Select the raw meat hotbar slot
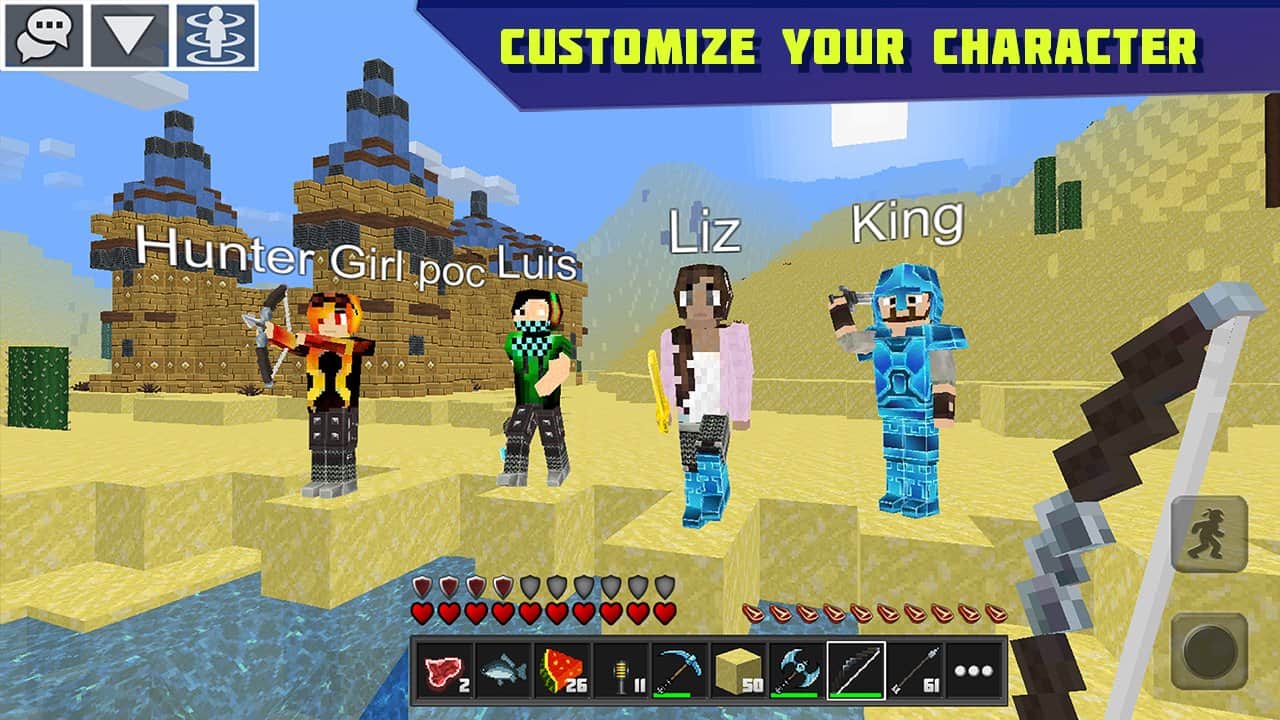The image size is (1280, 720). point(443,671)
